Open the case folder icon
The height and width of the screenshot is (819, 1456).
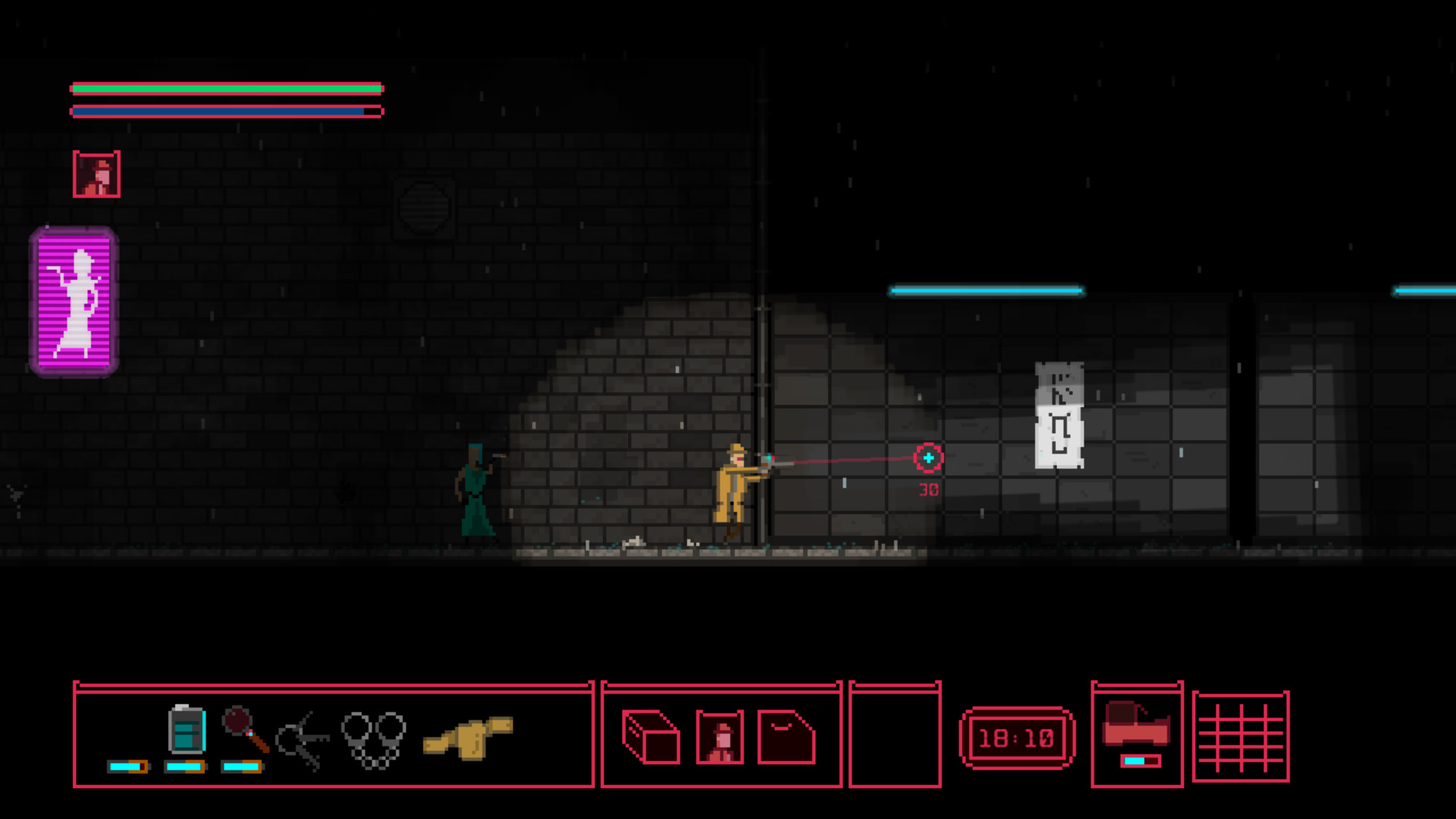[786, 736]
